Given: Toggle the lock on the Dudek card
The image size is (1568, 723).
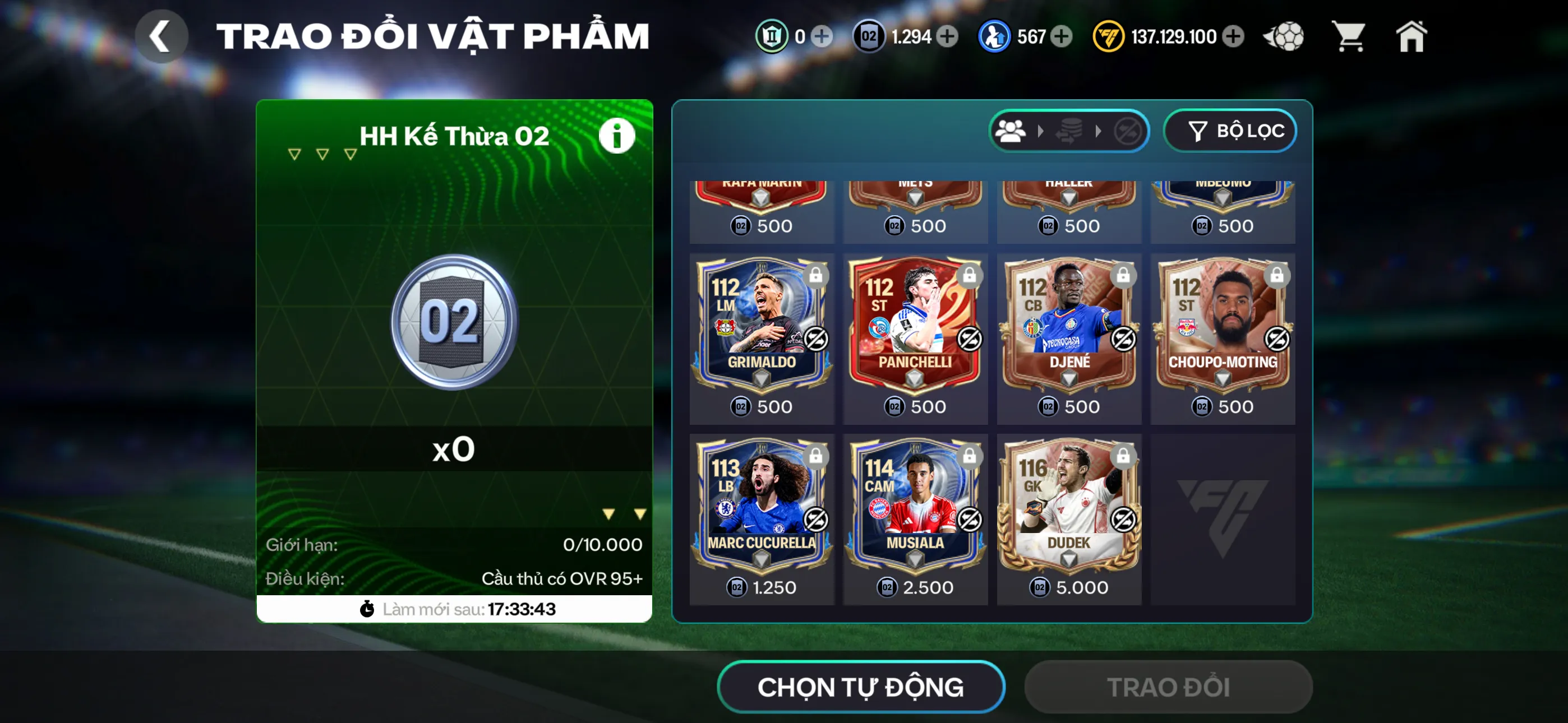Looking at the screenshot, I should pyautogui.click(x=1122, y=456).
